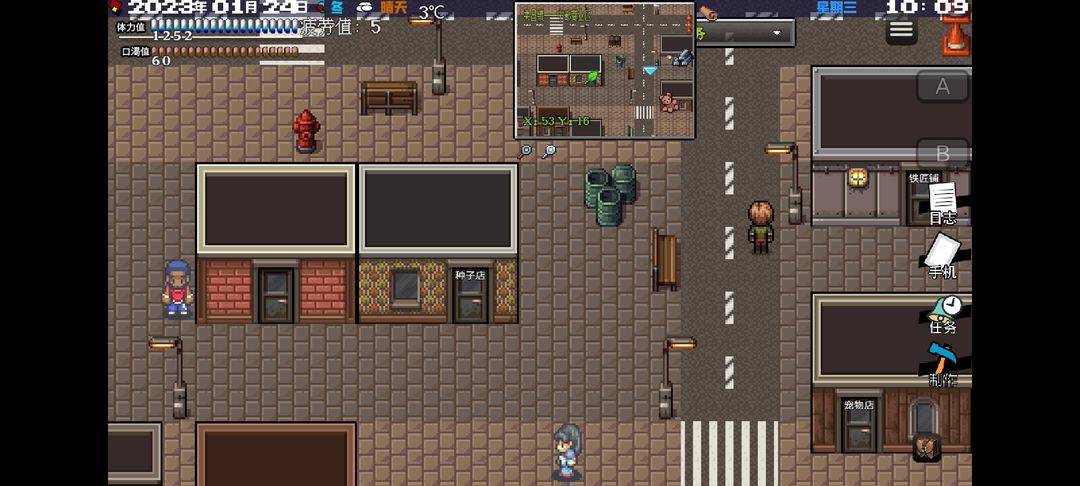Click the orange traffic cone icon
Screen dimensions: 1080x486
point(955,37)
